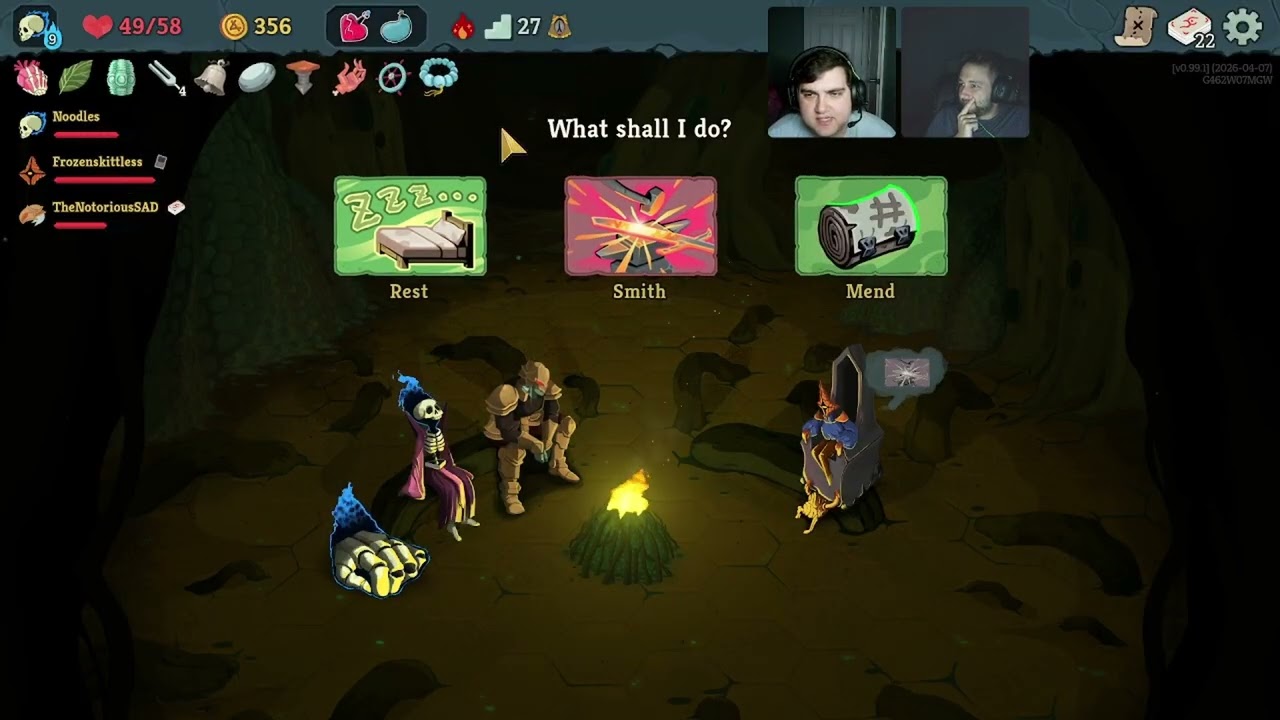
Task: Inspect the tuning fork relic
Action: tap(165, 77)
